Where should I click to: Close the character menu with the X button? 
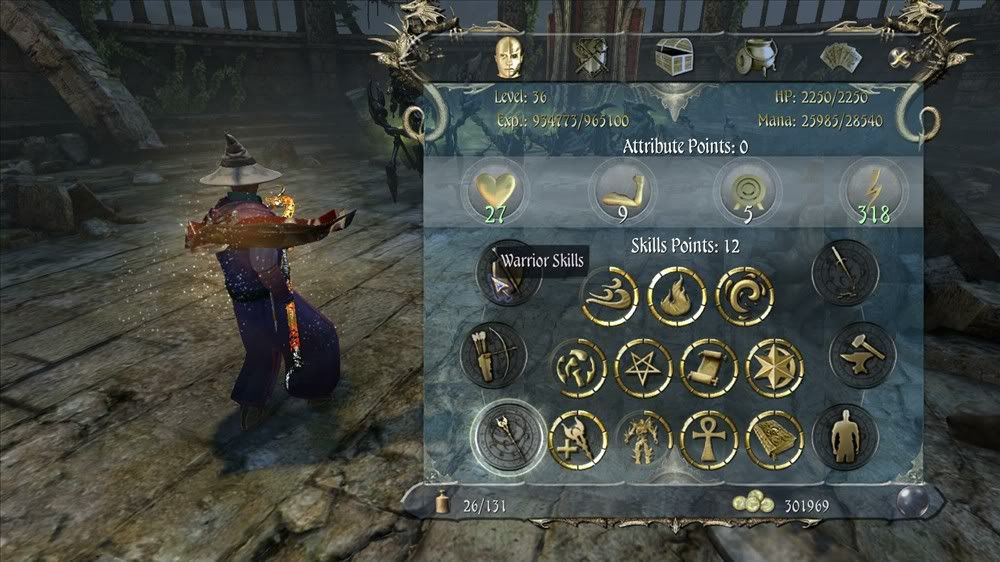click(x=899, y=59)
